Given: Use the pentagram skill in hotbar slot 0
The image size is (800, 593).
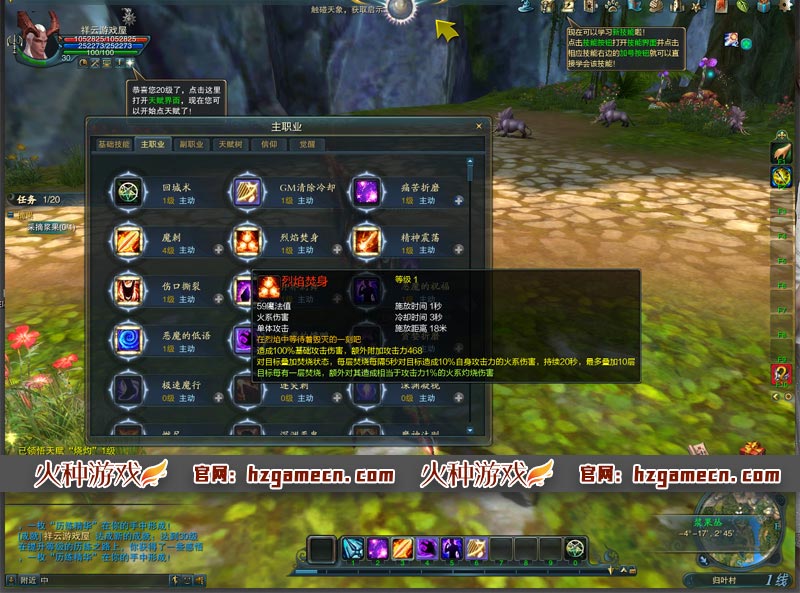Looking at the screenshot, I should coord(574,548).
